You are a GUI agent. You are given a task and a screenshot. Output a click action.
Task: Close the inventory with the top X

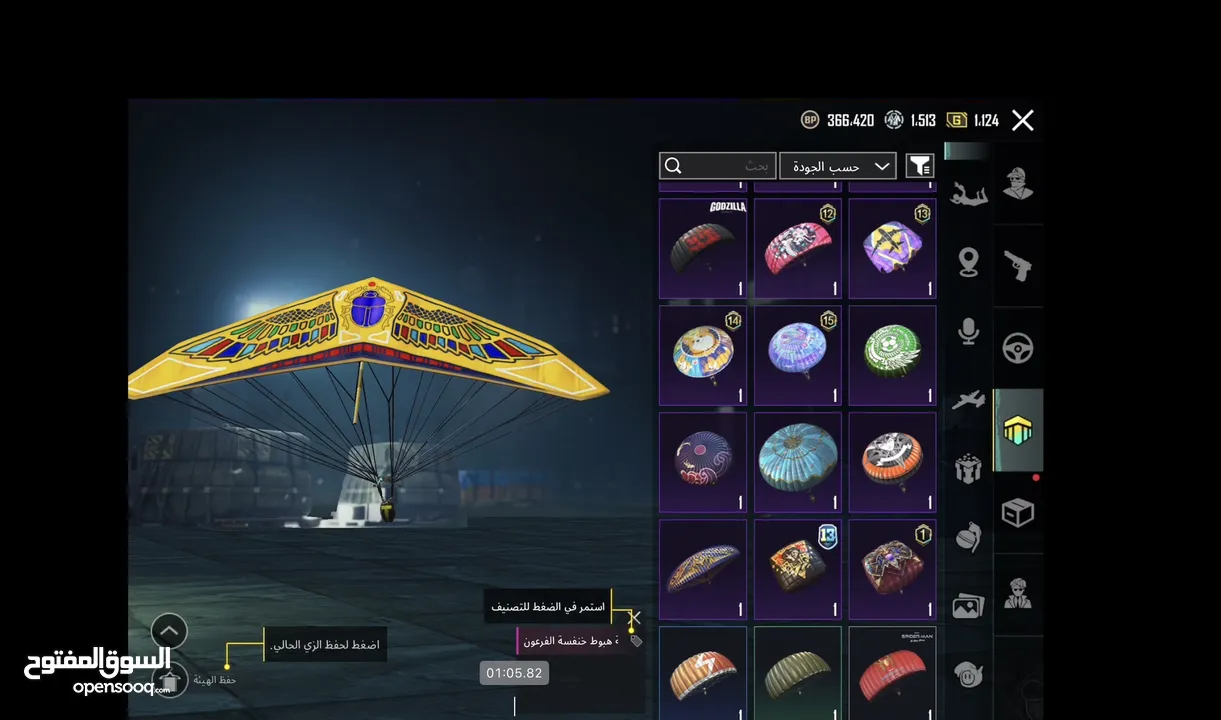[1022, 121]
